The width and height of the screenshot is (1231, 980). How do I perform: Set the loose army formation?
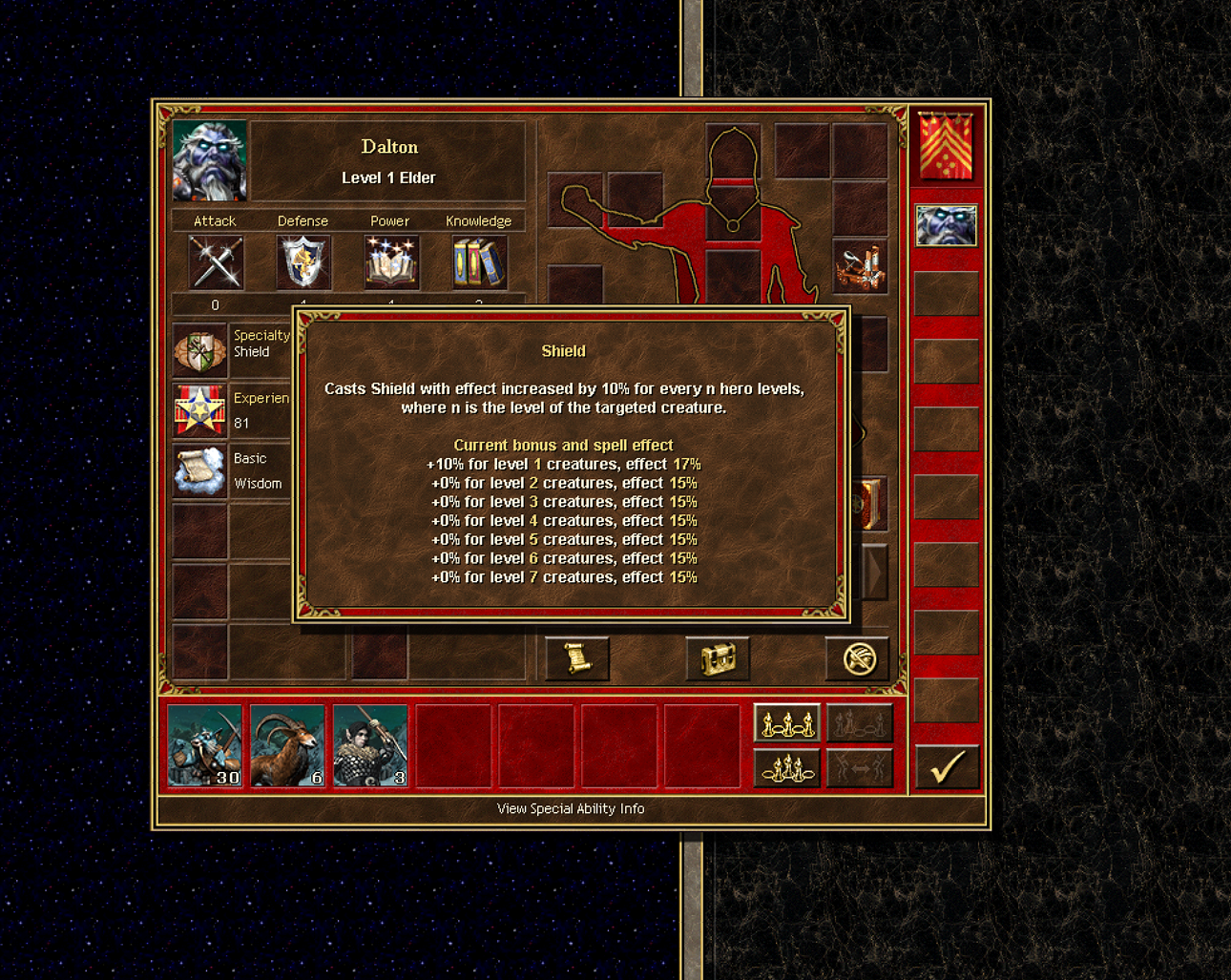786,723
